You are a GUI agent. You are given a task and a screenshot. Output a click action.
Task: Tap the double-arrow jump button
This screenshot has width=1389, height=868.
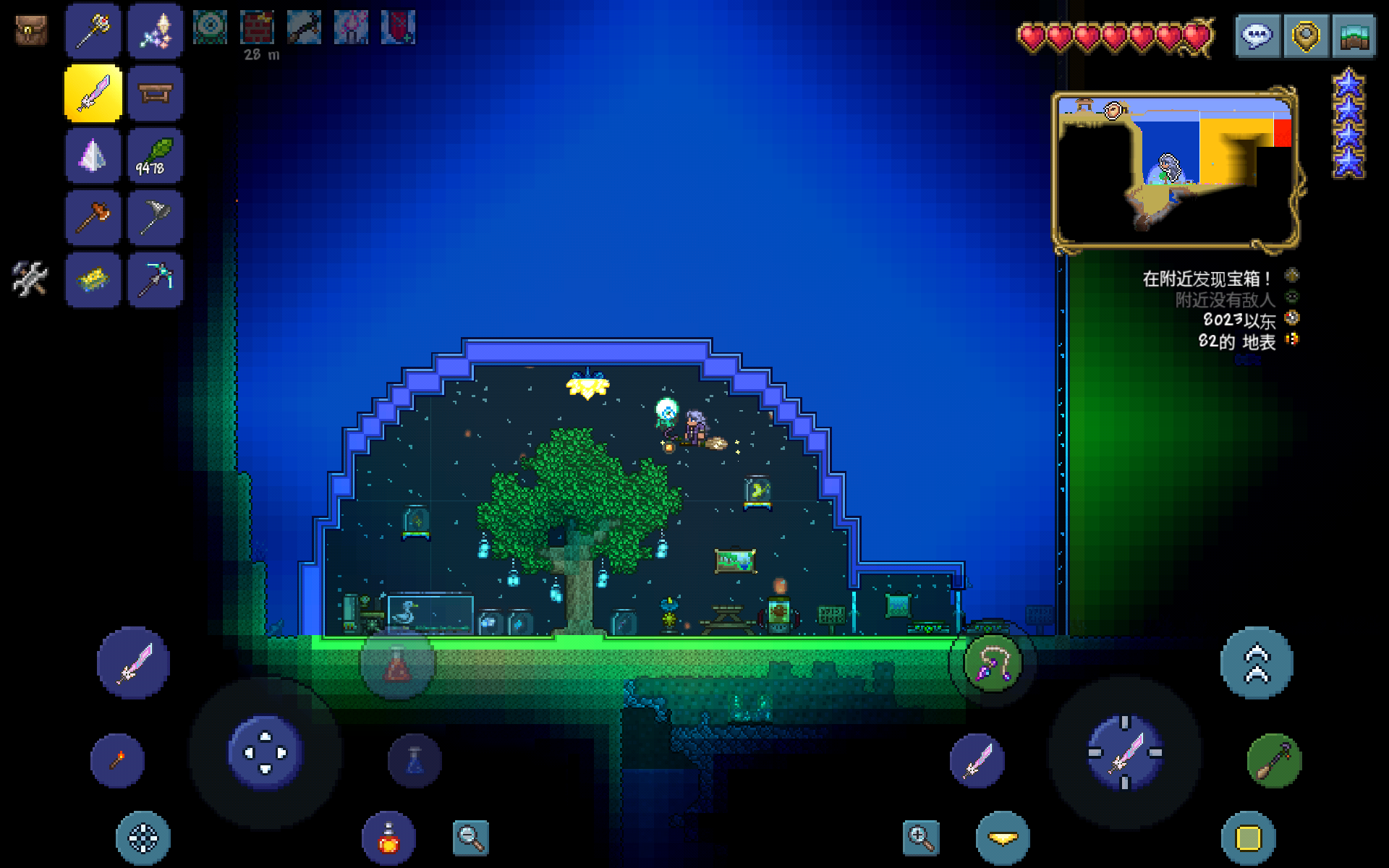coord(1257,663)
